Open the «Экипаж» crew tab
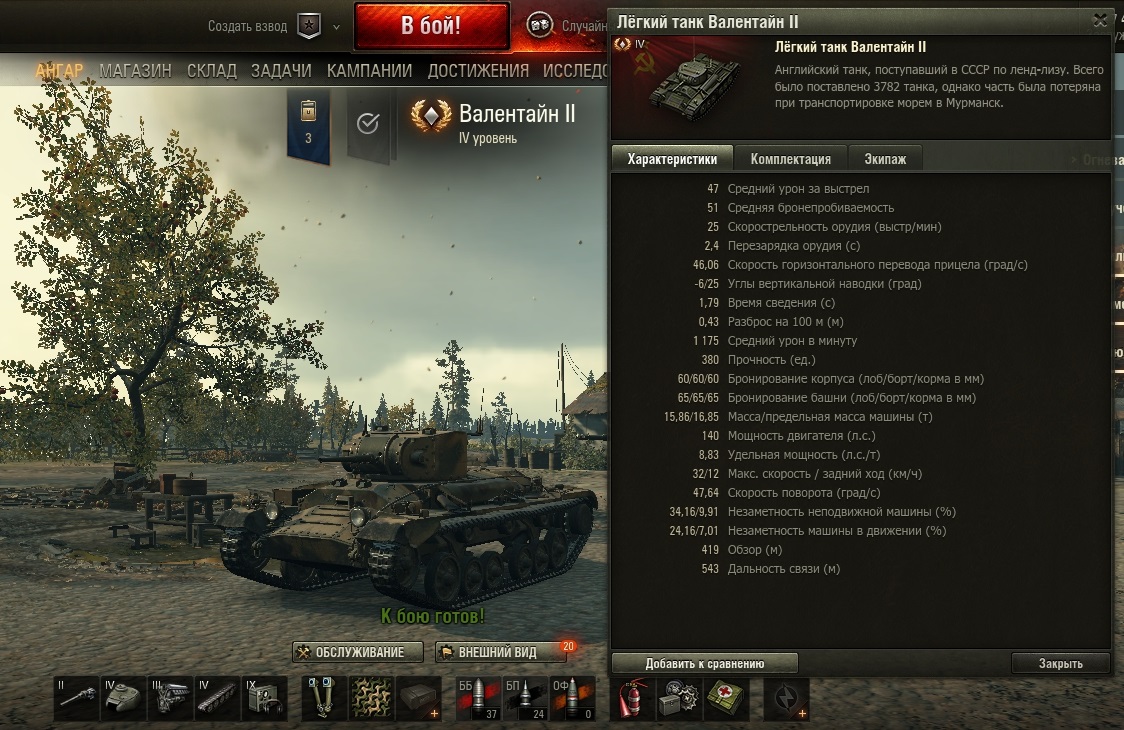The height and width of the screenshot is (730, 1124). pyautogui.click(x=885, y=159)
